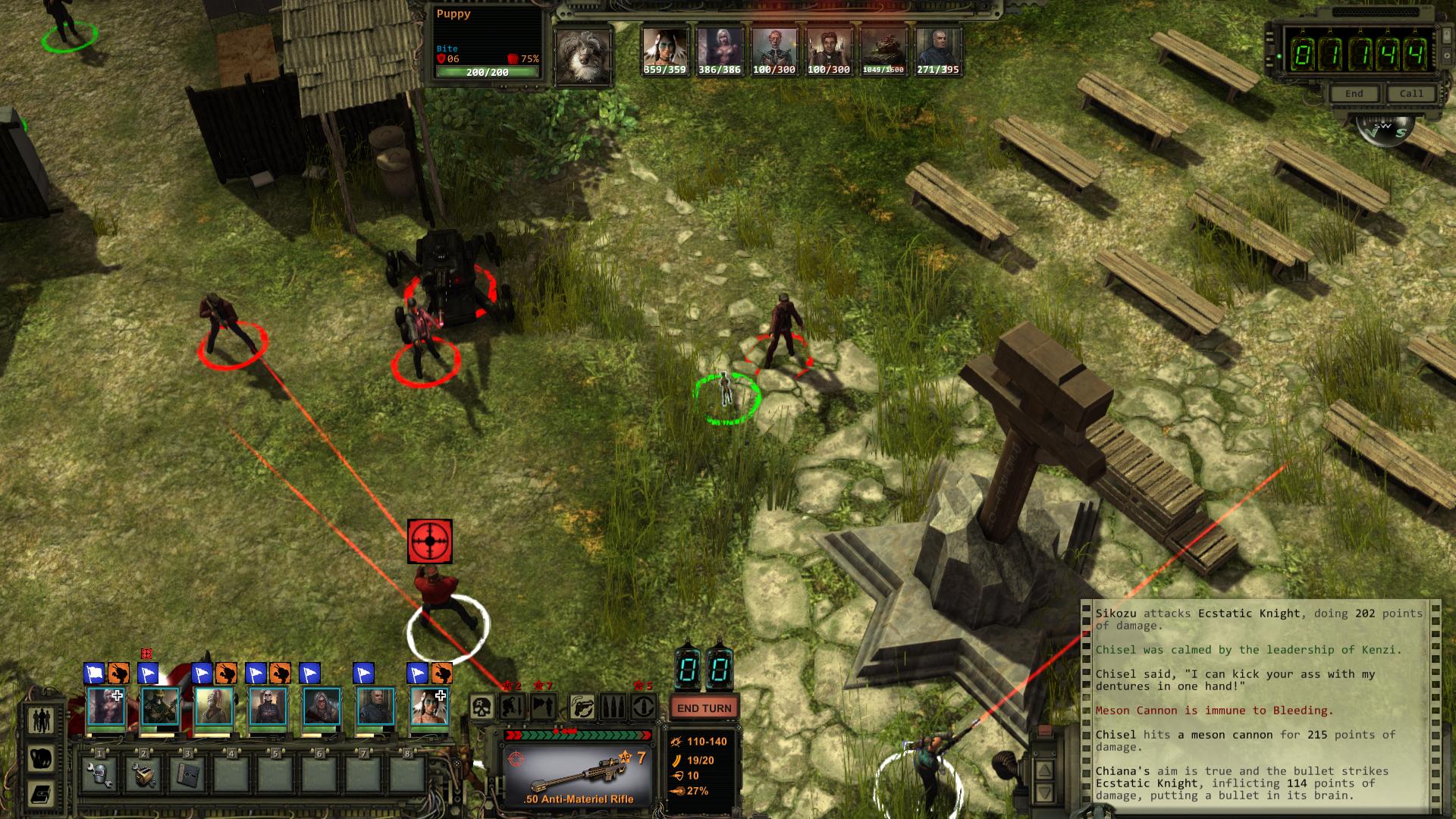The width and height of the screenshot is (1456, 819).
Task: Click the END TURN button
Action: pos(704,708)
